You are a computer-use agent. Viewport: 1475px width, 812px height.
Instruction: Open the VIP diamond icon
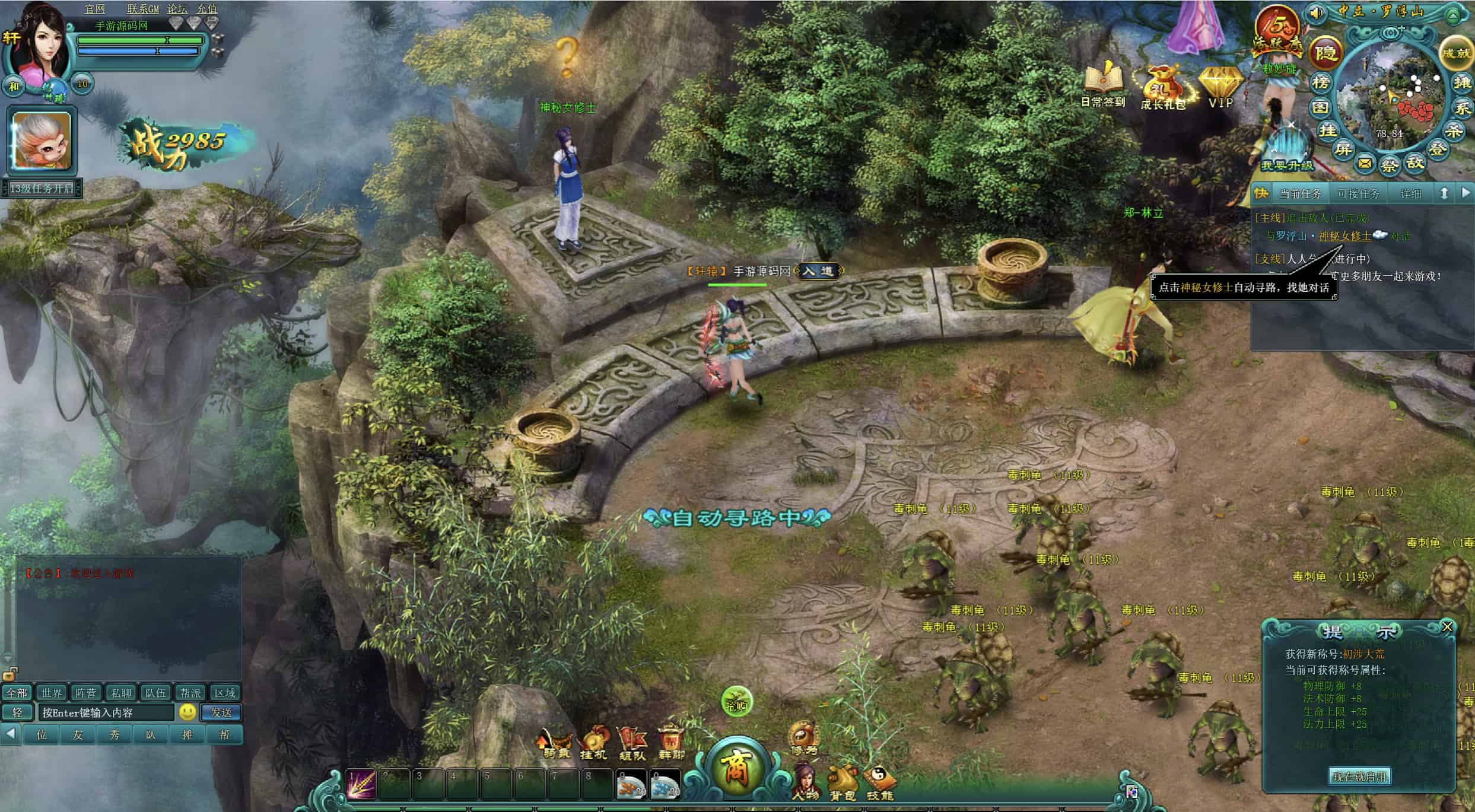point(1220,86)
